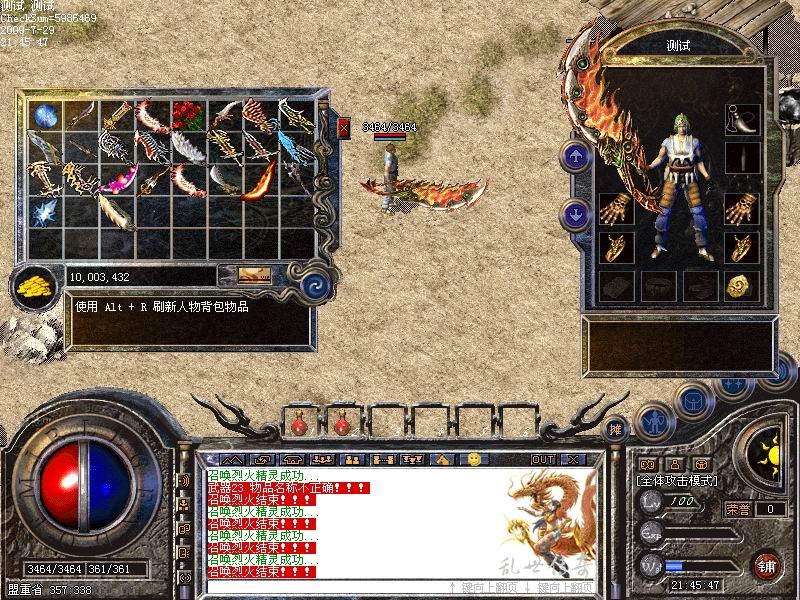
Task: Click the gold coins pile icon
Action: click(x=35, y=287)
